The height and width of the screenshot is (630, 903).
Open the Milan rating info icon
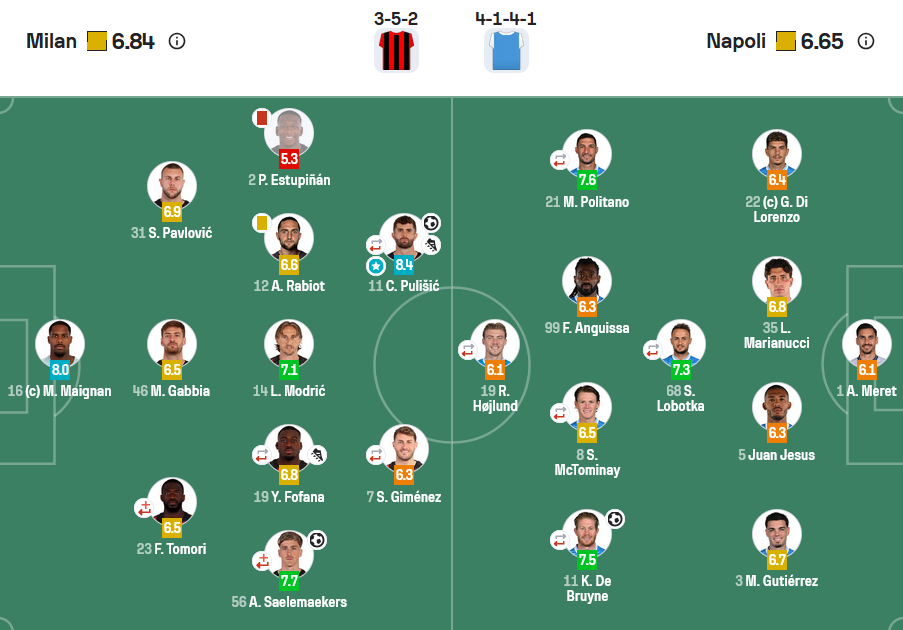[177, 42]
